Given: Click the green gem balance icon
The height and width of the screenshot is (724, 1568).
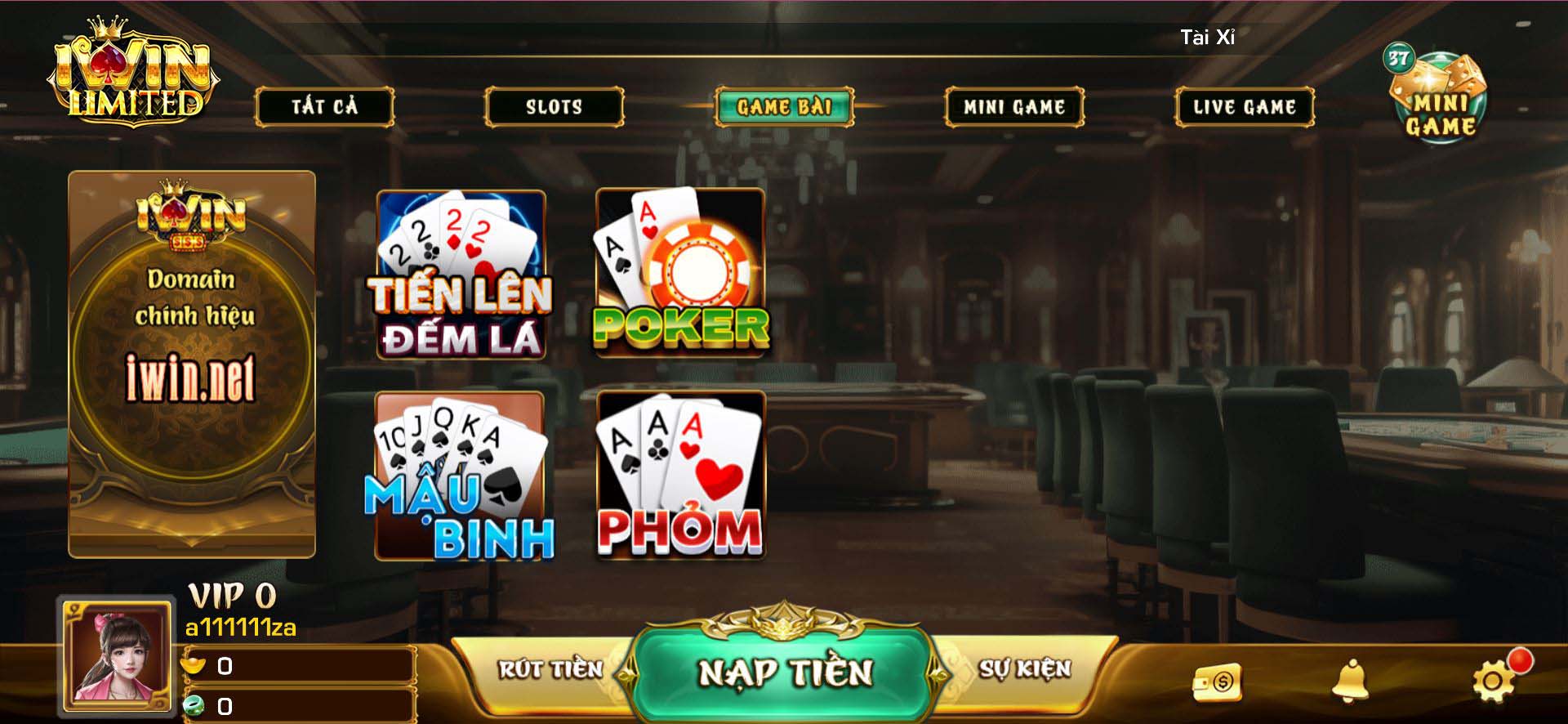Looking at the screenshot, I should (196, 706).
